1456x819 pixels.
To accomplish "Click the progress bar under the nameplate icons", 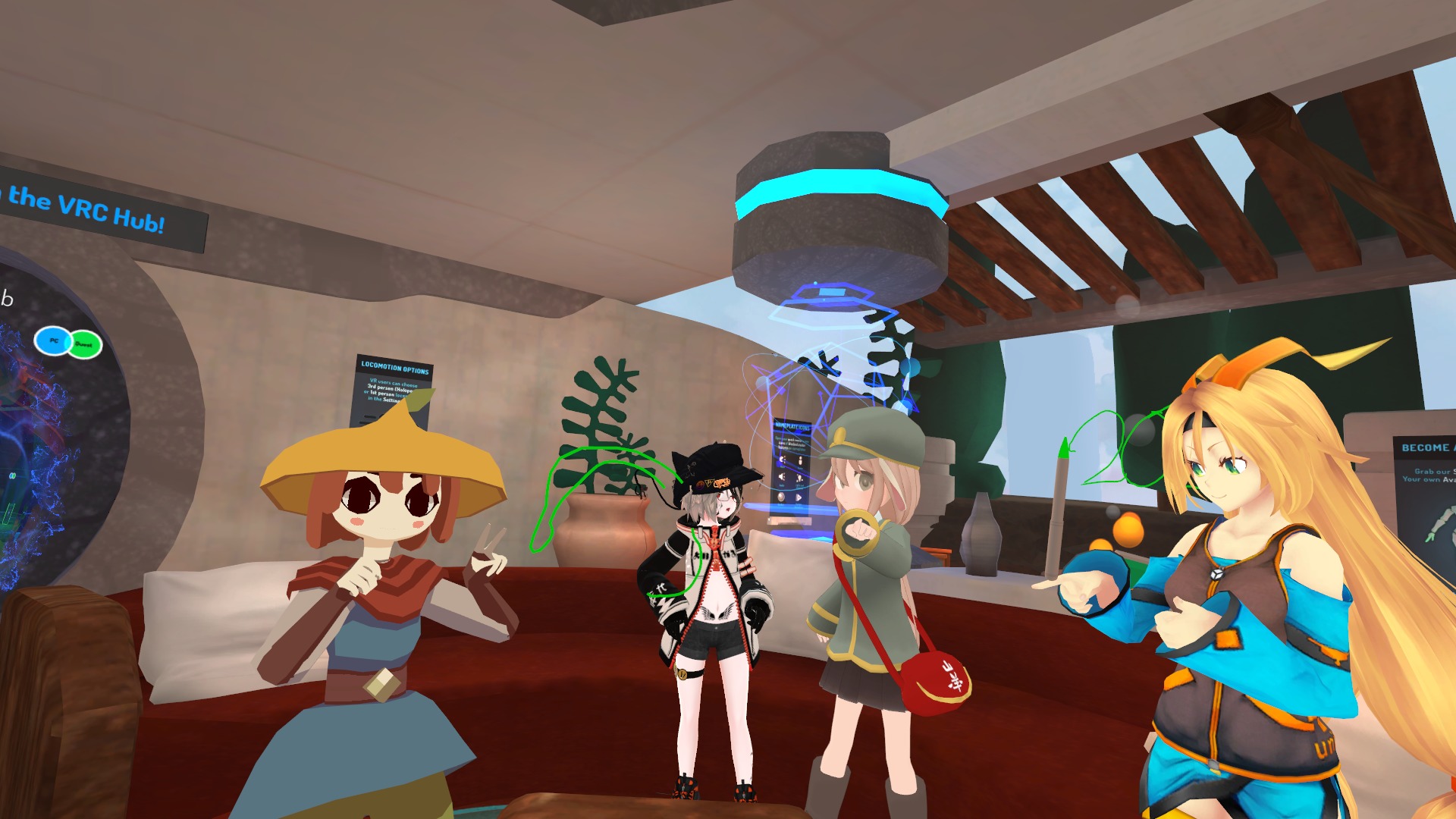I will [790, 521].
